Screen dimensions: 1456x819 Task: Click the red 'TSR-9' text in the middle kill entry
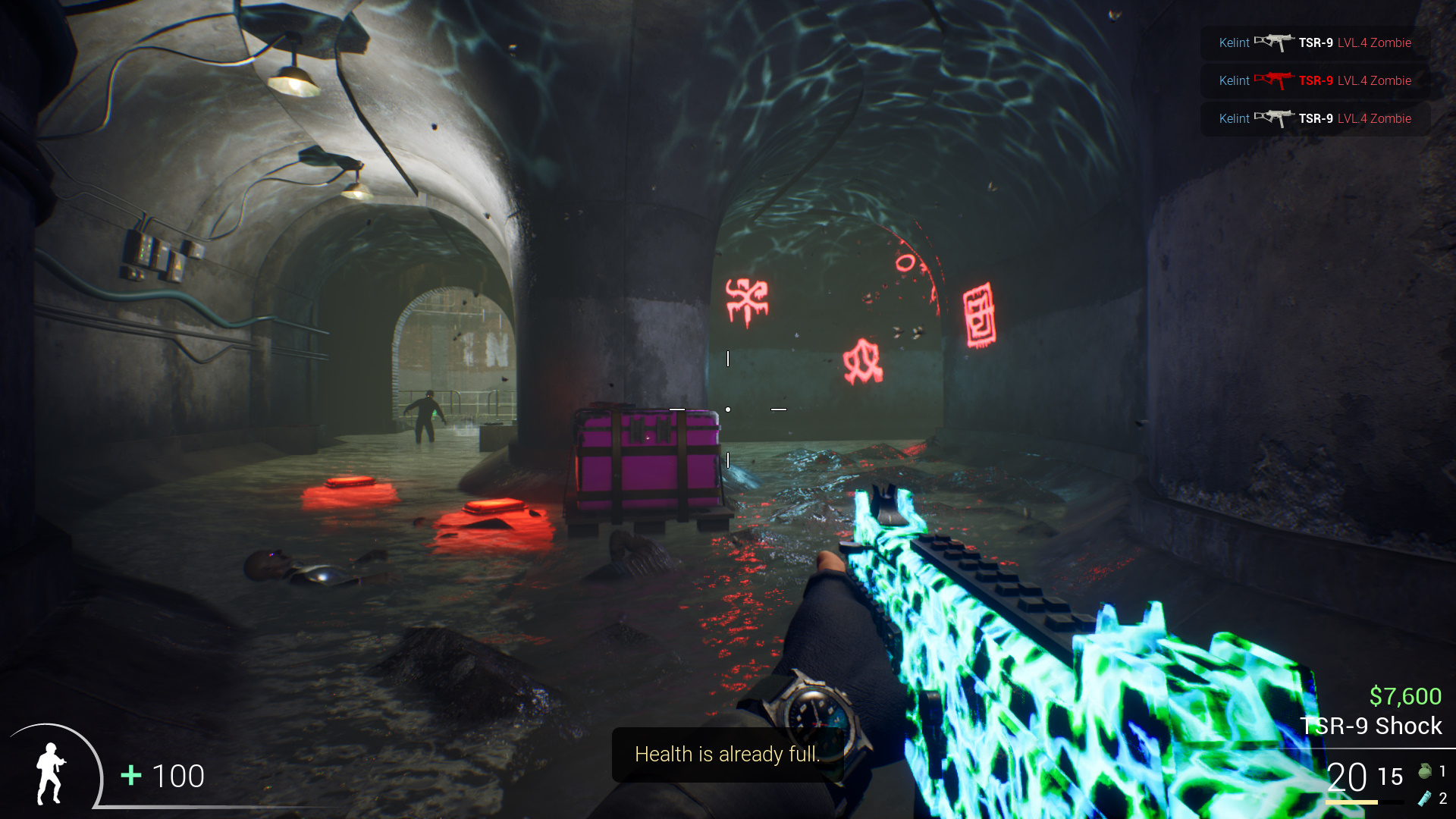coord(1316,80)
